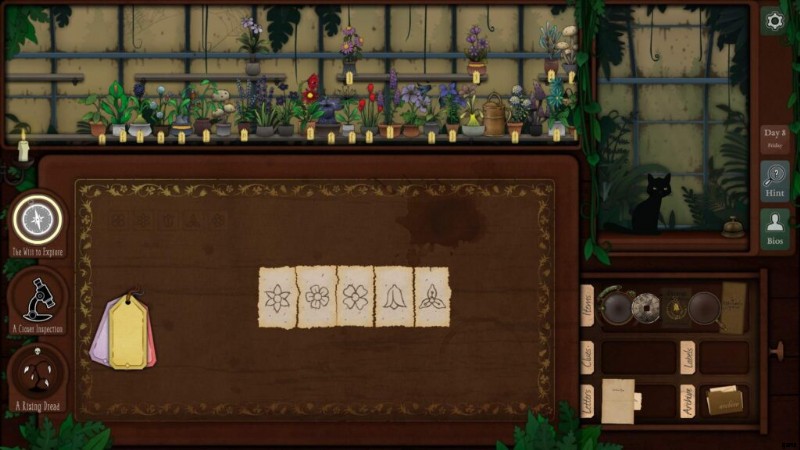Open the Labels drawer tab

click(x=688, y=357)
